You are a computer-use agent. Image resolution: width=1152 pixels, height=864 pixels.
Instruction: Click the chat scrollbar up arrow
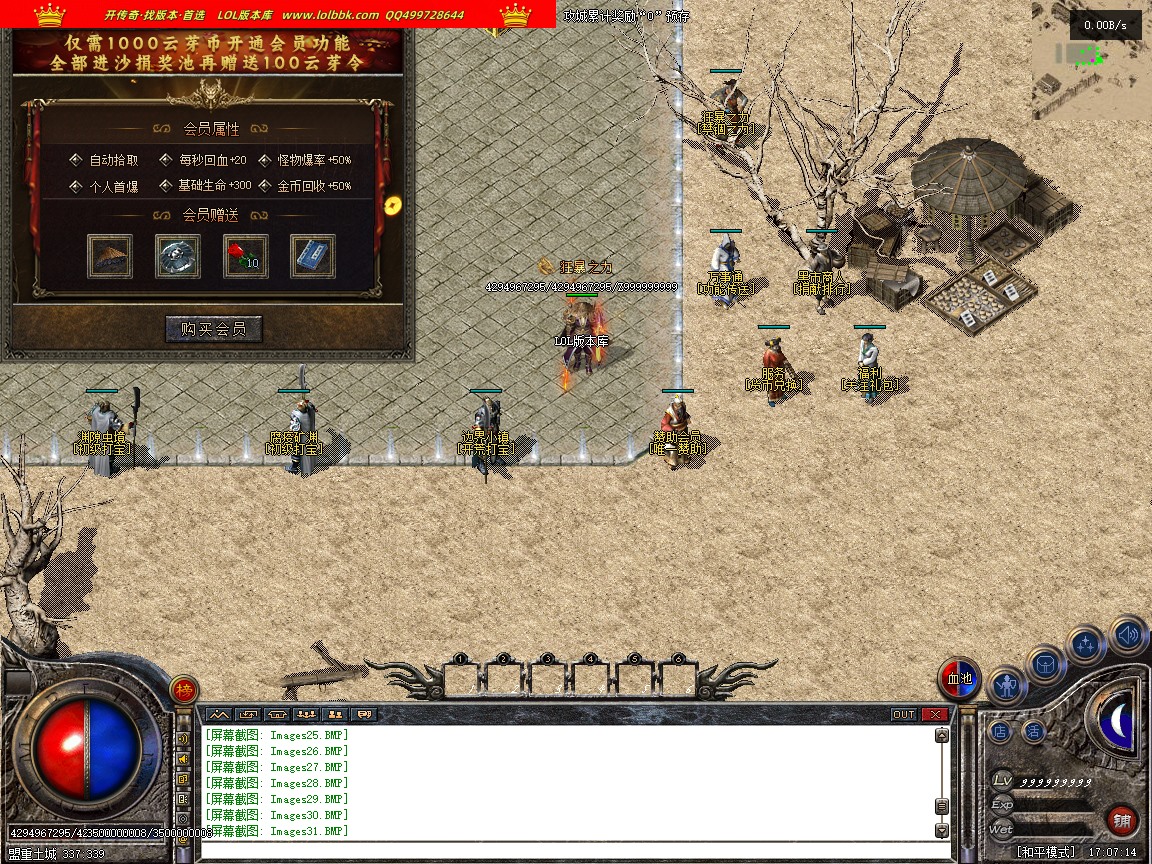[x=941, y=735]
